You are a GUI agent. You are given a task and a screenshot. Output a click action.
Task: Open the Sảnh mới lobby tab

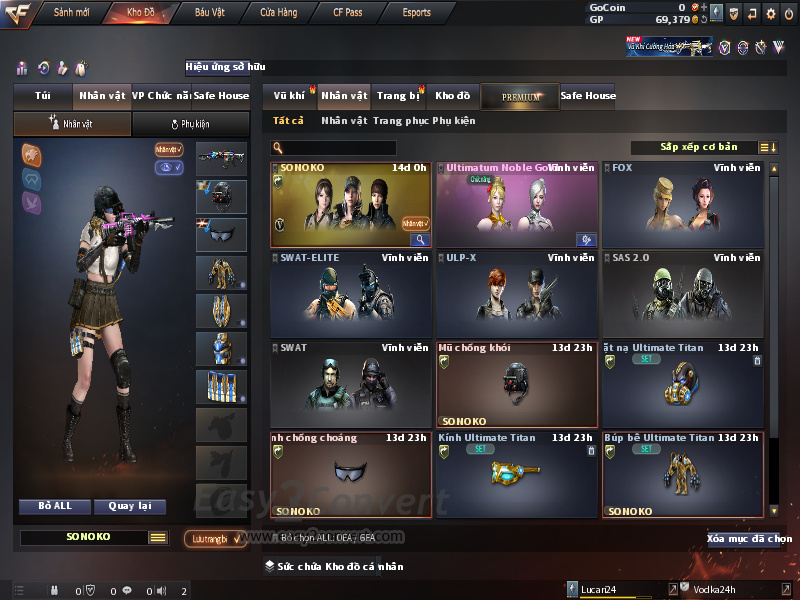[71, 13]
